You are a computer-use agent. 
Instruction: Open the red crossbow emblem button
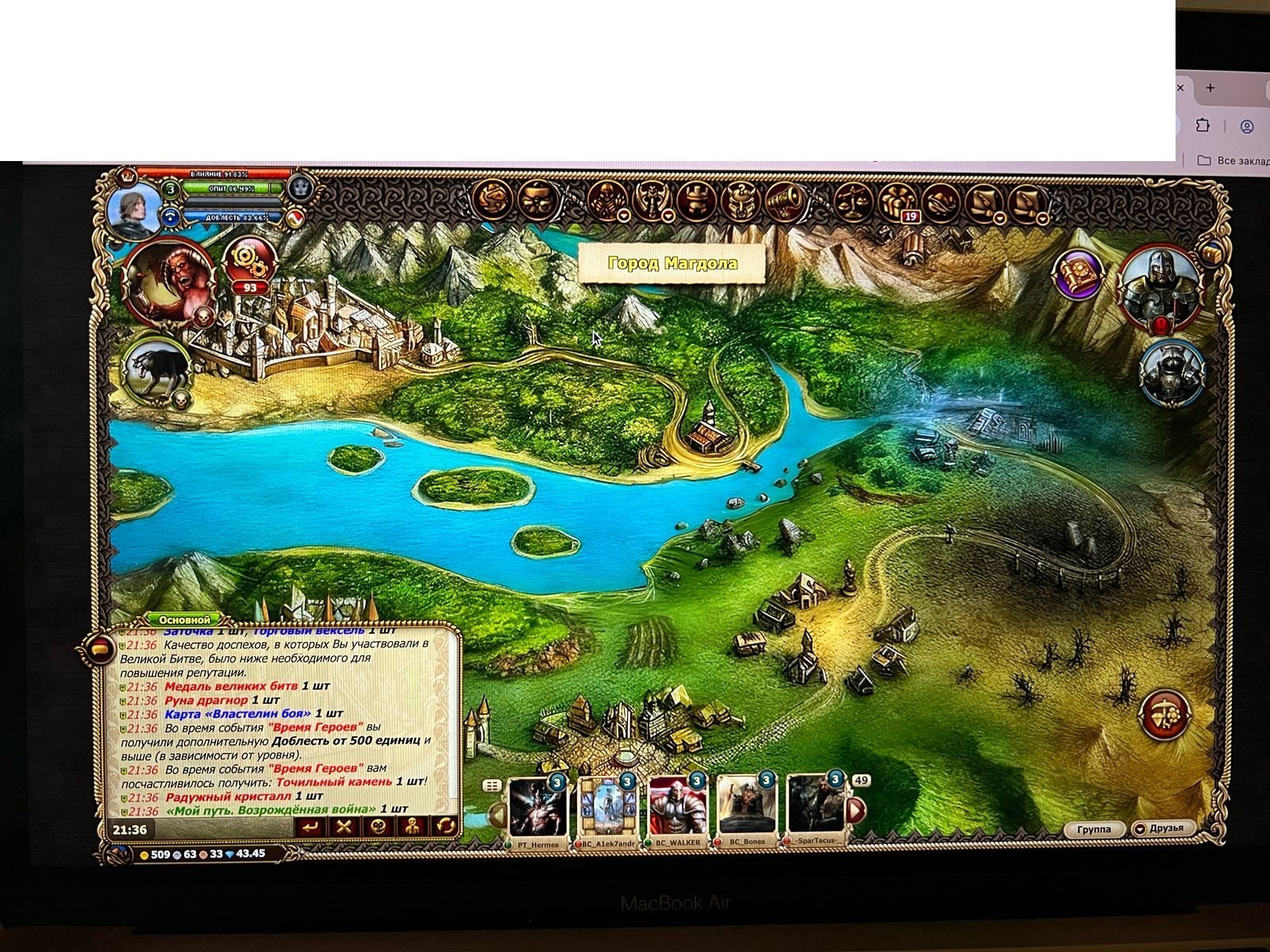click(1165, 715)
